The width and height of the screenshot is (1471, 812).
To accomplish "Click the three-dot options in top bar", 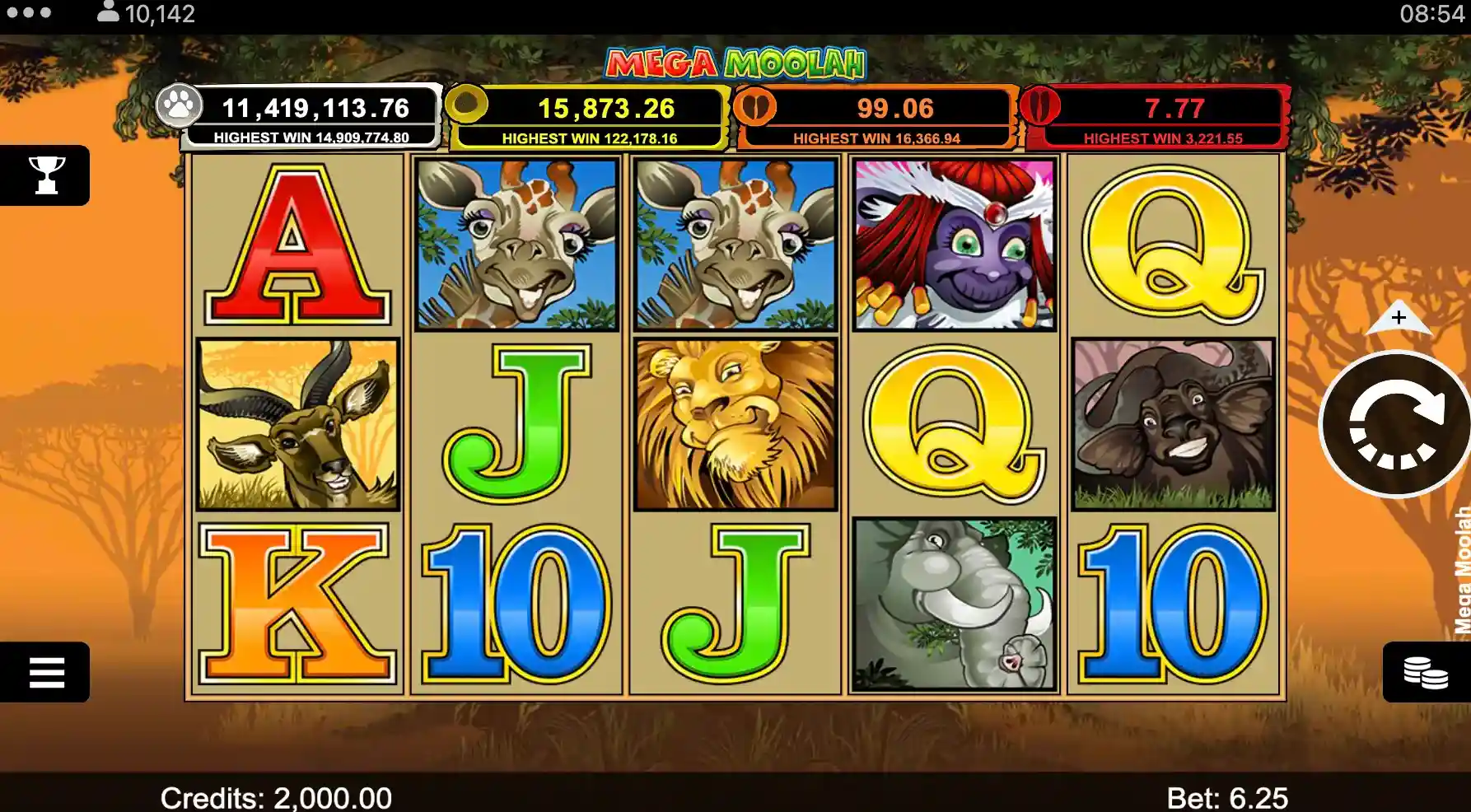I will coord(29,13).
